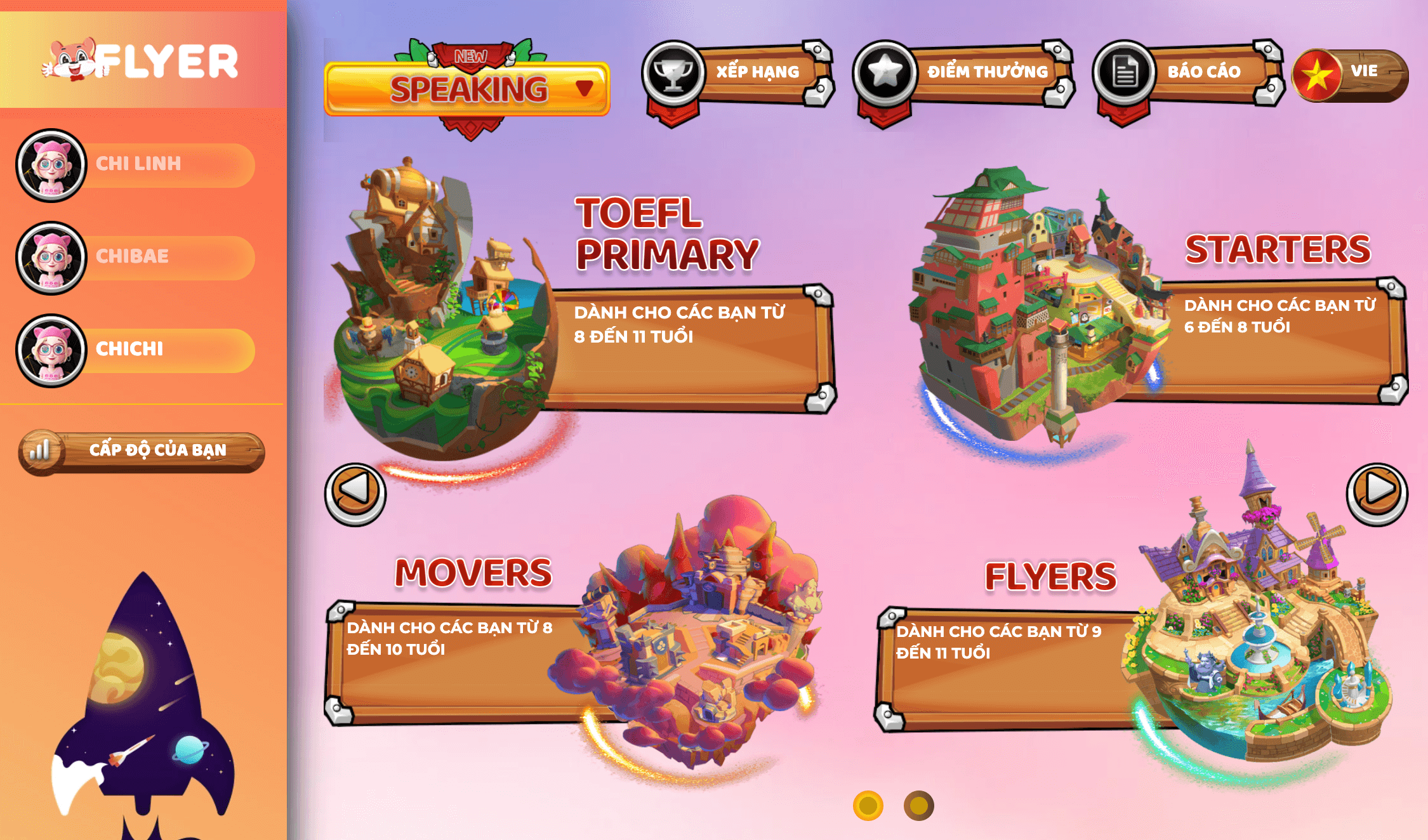Pick the Chichi profile

[x=136, y=350]
